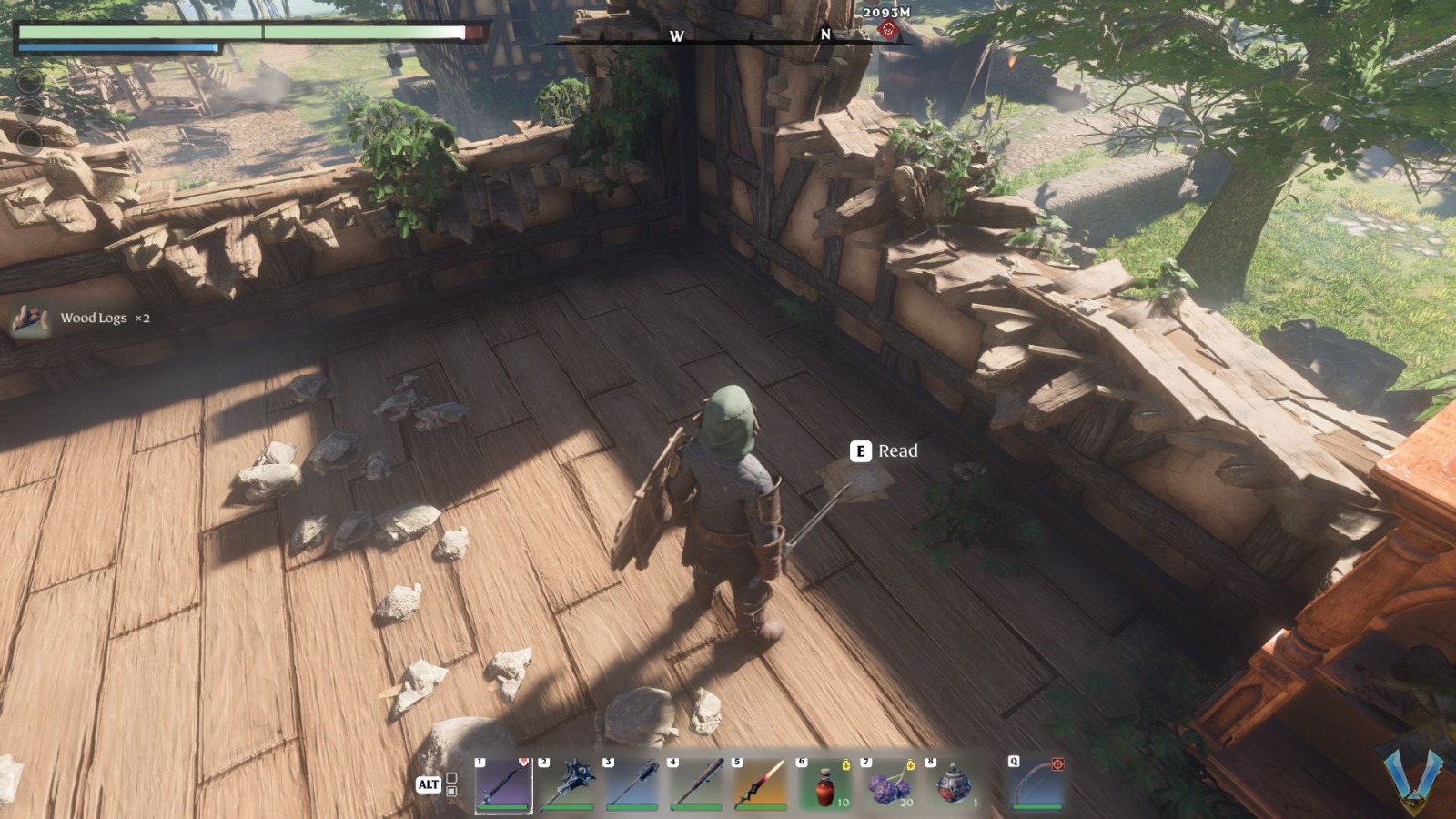1456x819 pixels.
Task: Click the Wood Logs pickup notification
Action: coord(80,318)
